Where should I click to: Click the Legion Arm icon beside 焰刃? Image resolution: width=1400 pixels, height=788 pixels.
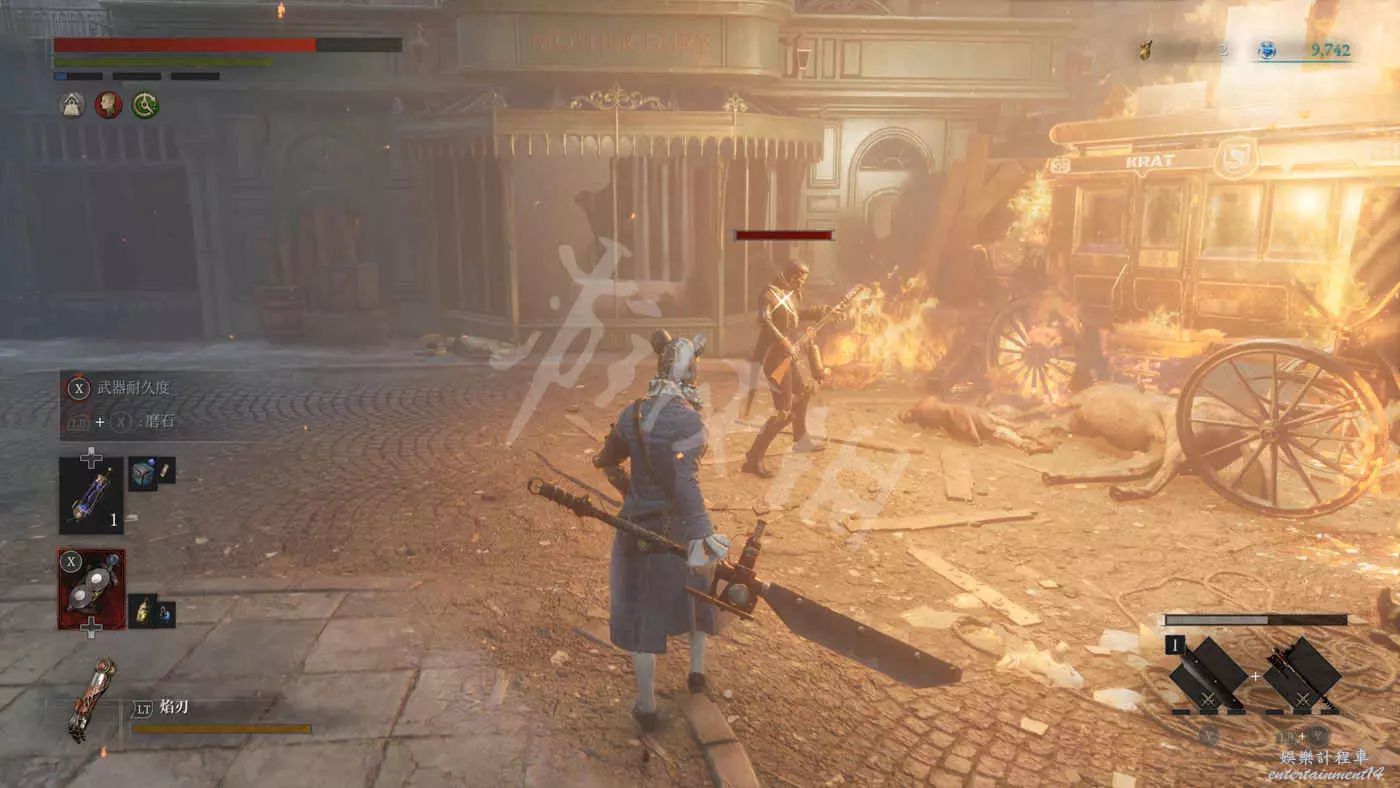pyautogui.click(x=91, y=699)
